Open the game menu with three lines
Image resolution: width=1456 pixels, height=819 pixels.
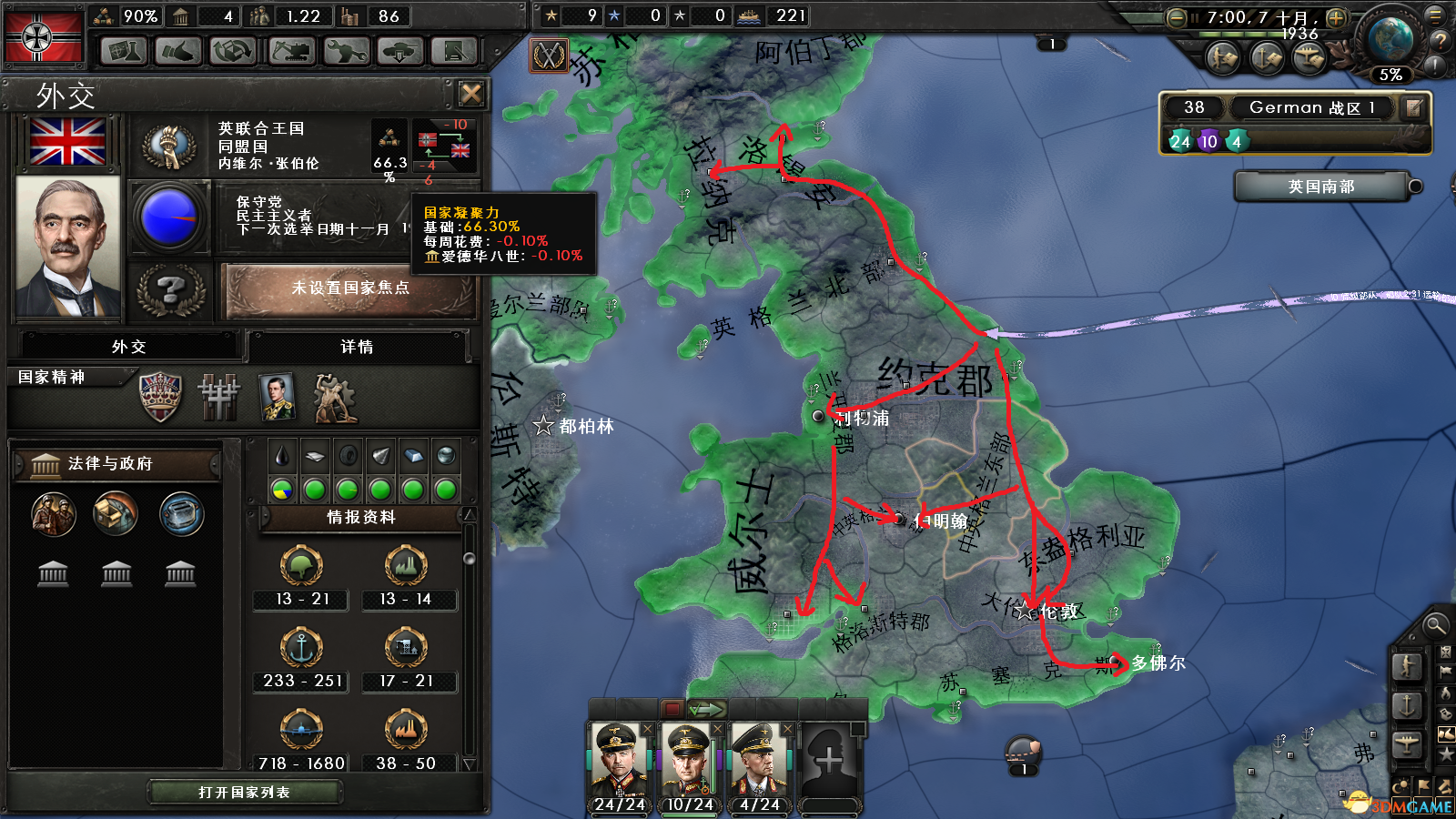pos(1436,15)
